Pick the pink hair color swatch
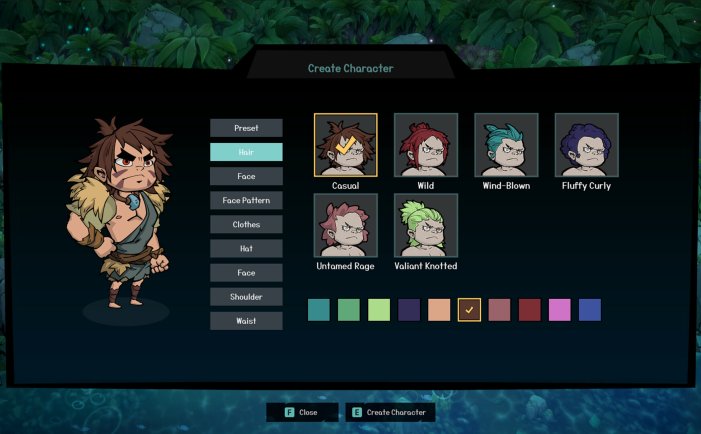The image size is (701, 434). [559, 310]
